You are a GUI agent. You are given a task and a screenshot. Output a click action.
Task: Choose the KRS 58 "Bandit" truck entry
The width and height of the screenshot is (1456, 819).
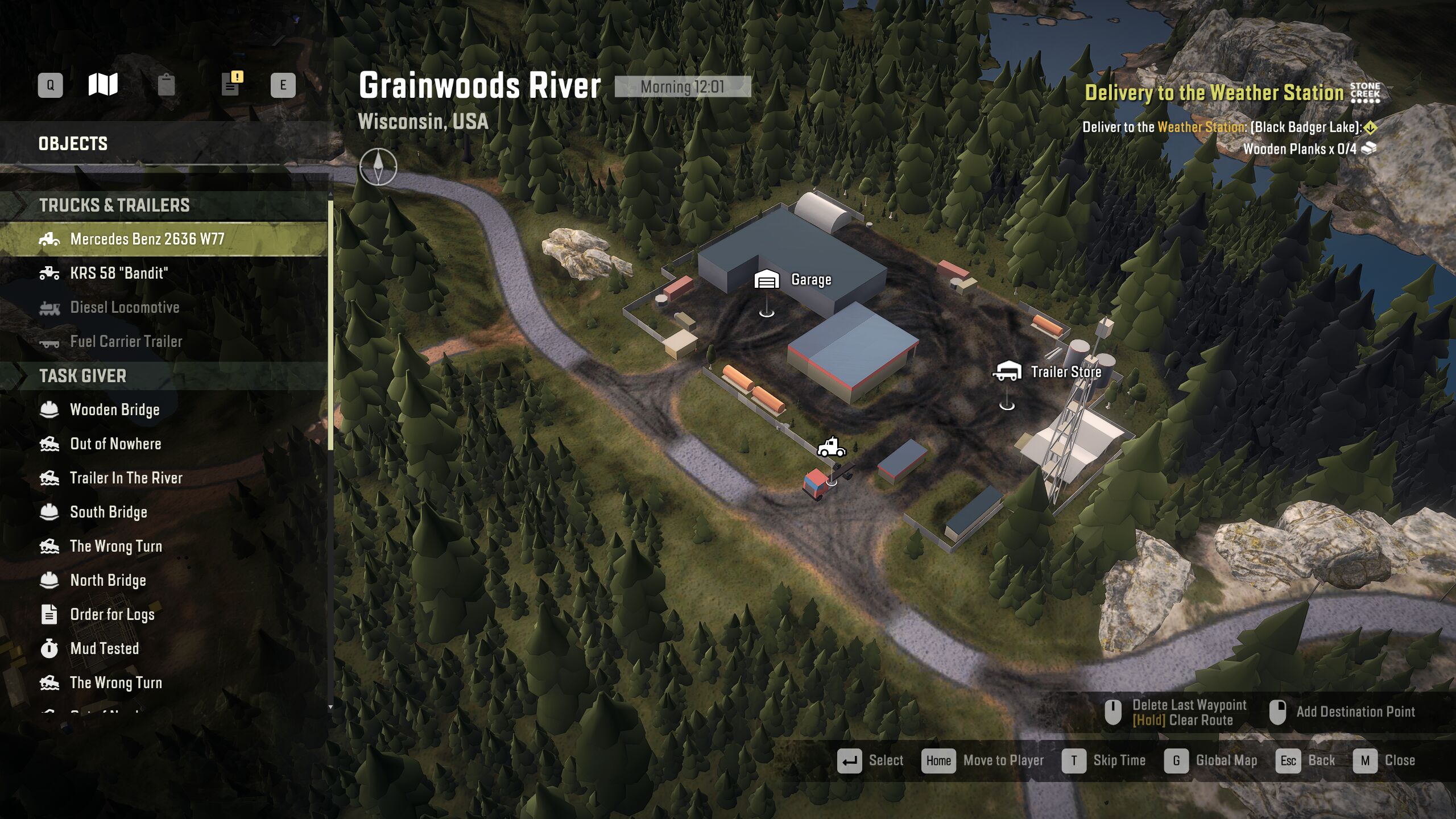118,274
